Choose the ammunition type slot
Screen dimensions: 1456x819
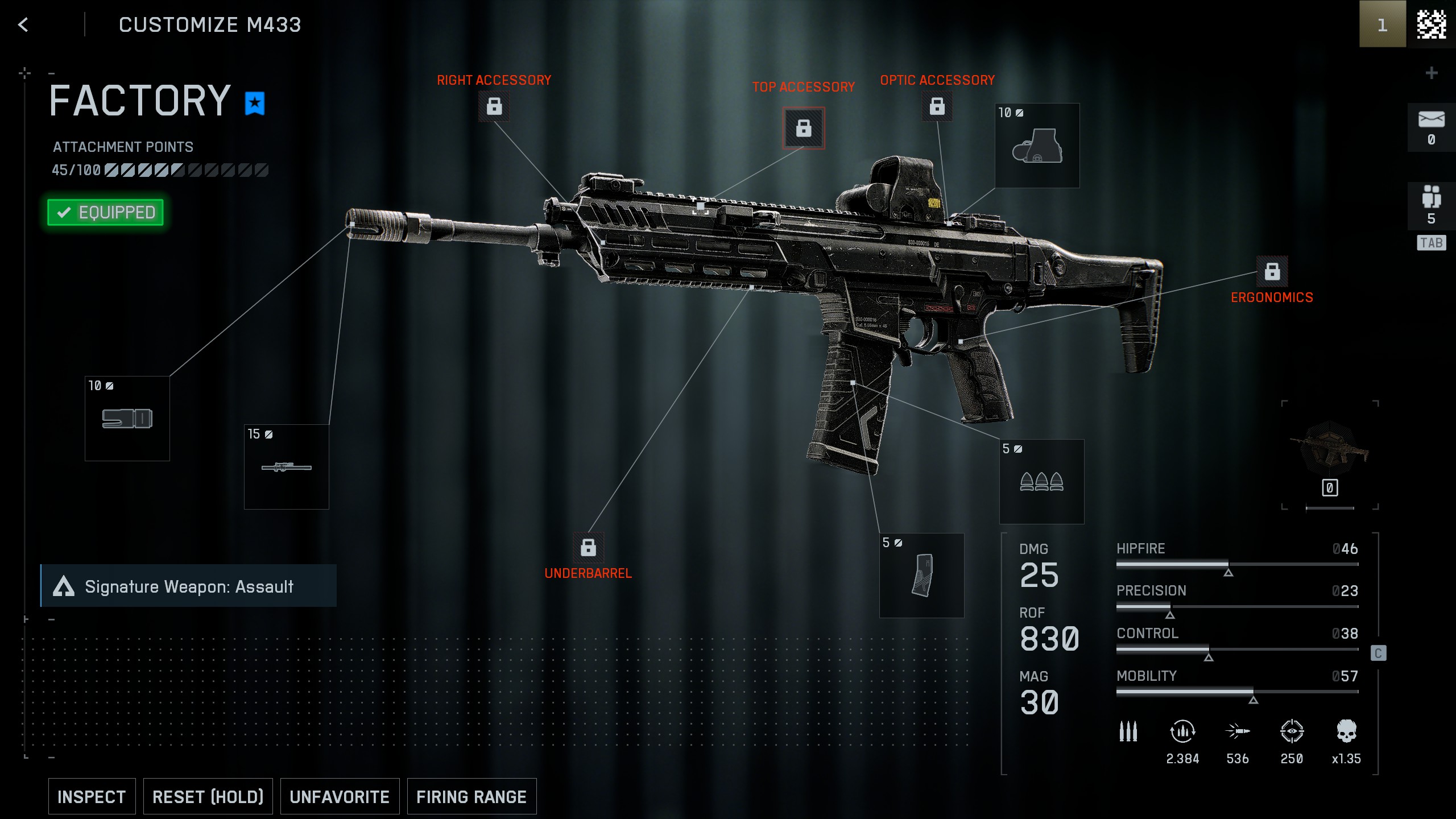click(1041, 482)
